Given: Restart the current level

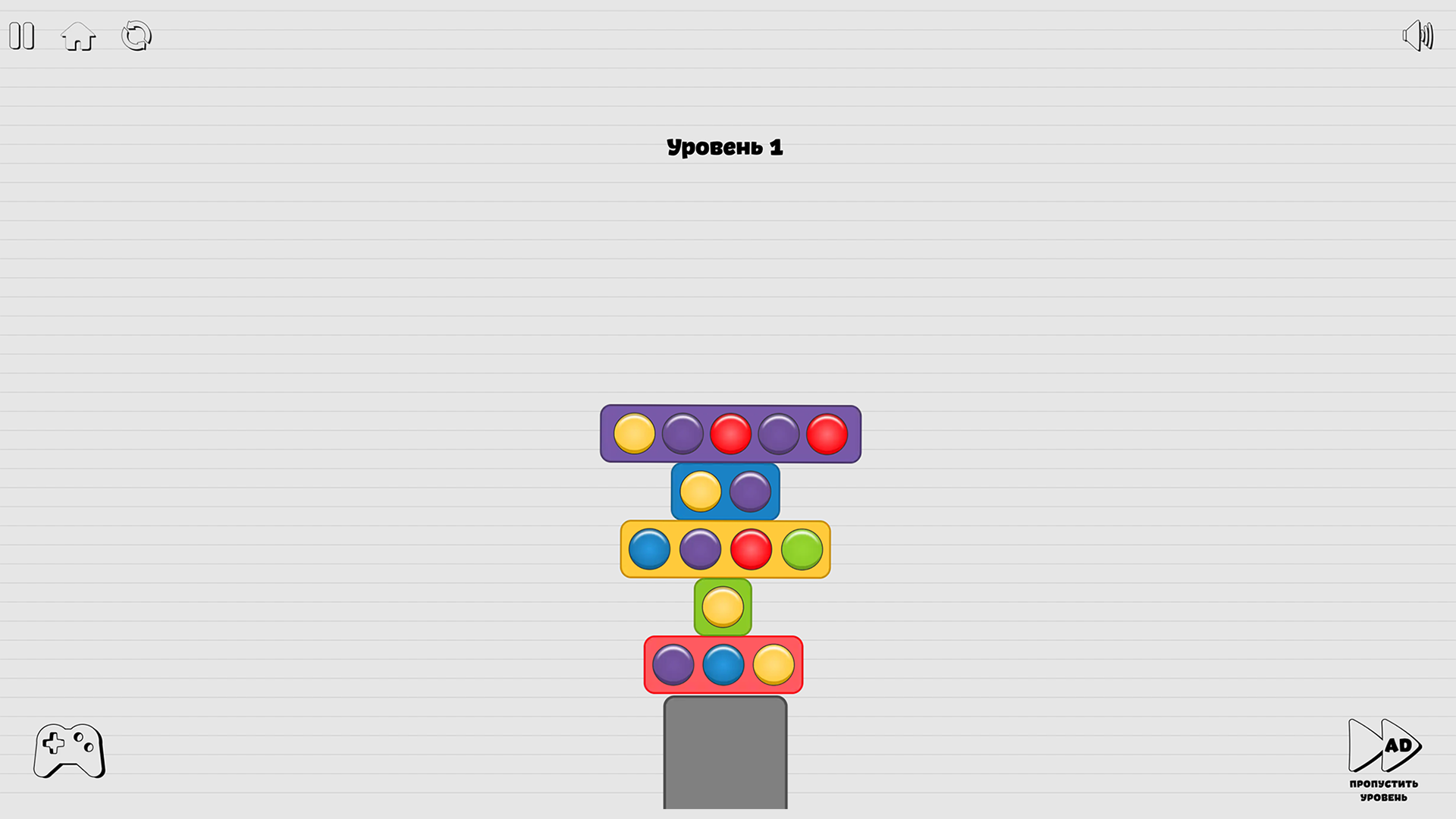Looking at the screenshot, I should (x=136, y=35).
